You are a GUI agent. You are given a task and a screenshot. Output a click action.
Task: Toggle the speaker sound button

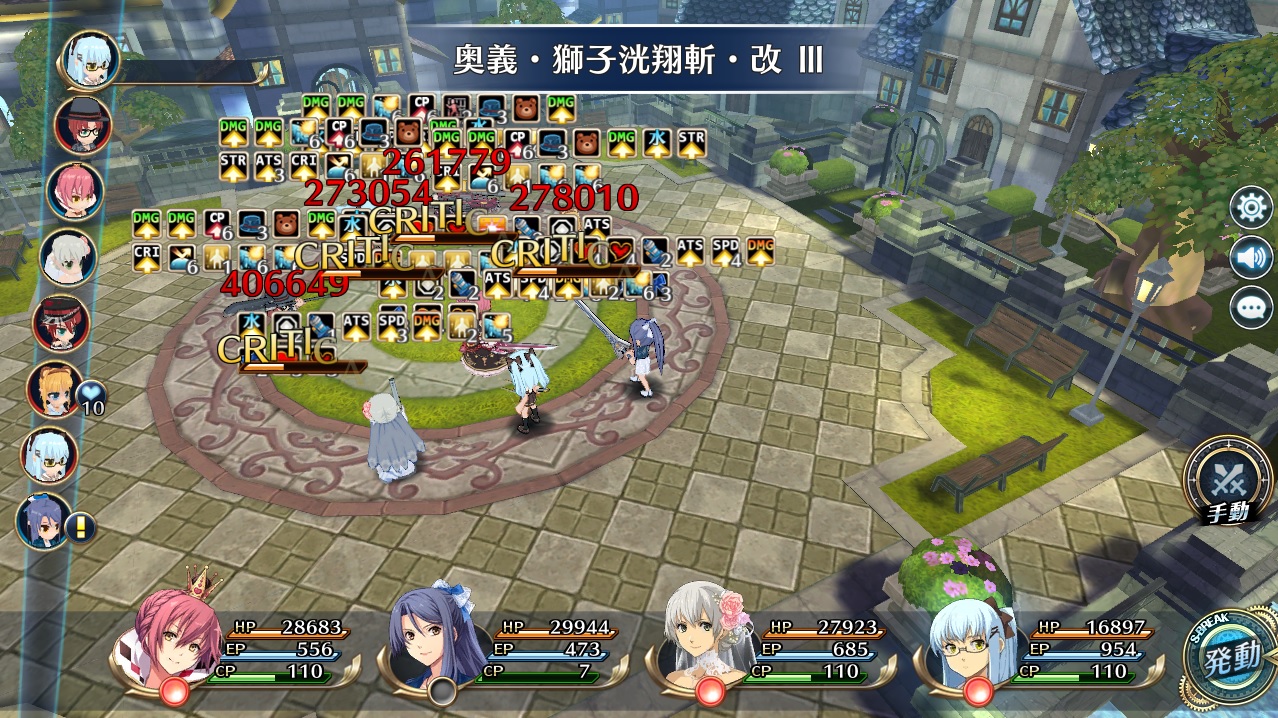[1250, 258]
